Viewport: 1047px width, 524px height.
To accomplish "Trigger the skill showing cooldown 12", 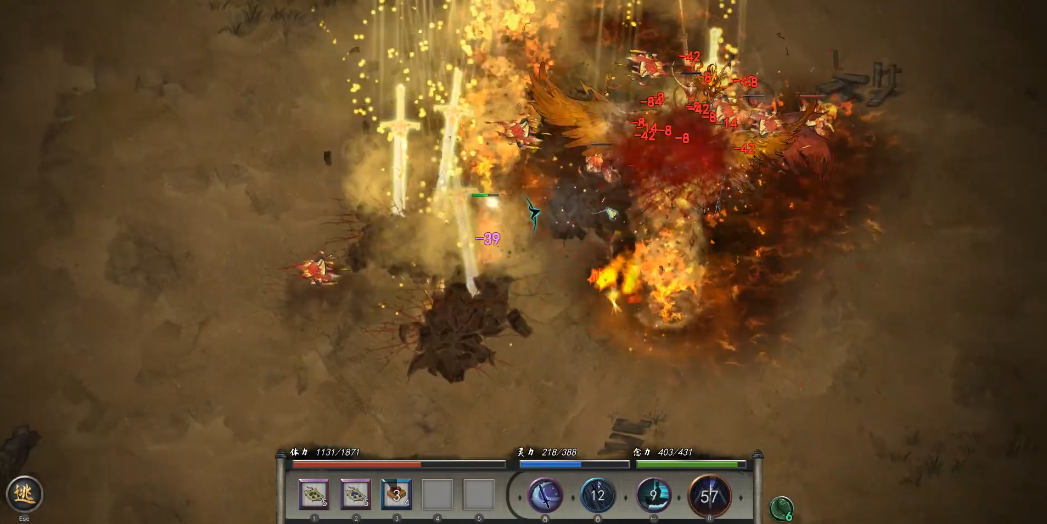I will pos(598,494).
